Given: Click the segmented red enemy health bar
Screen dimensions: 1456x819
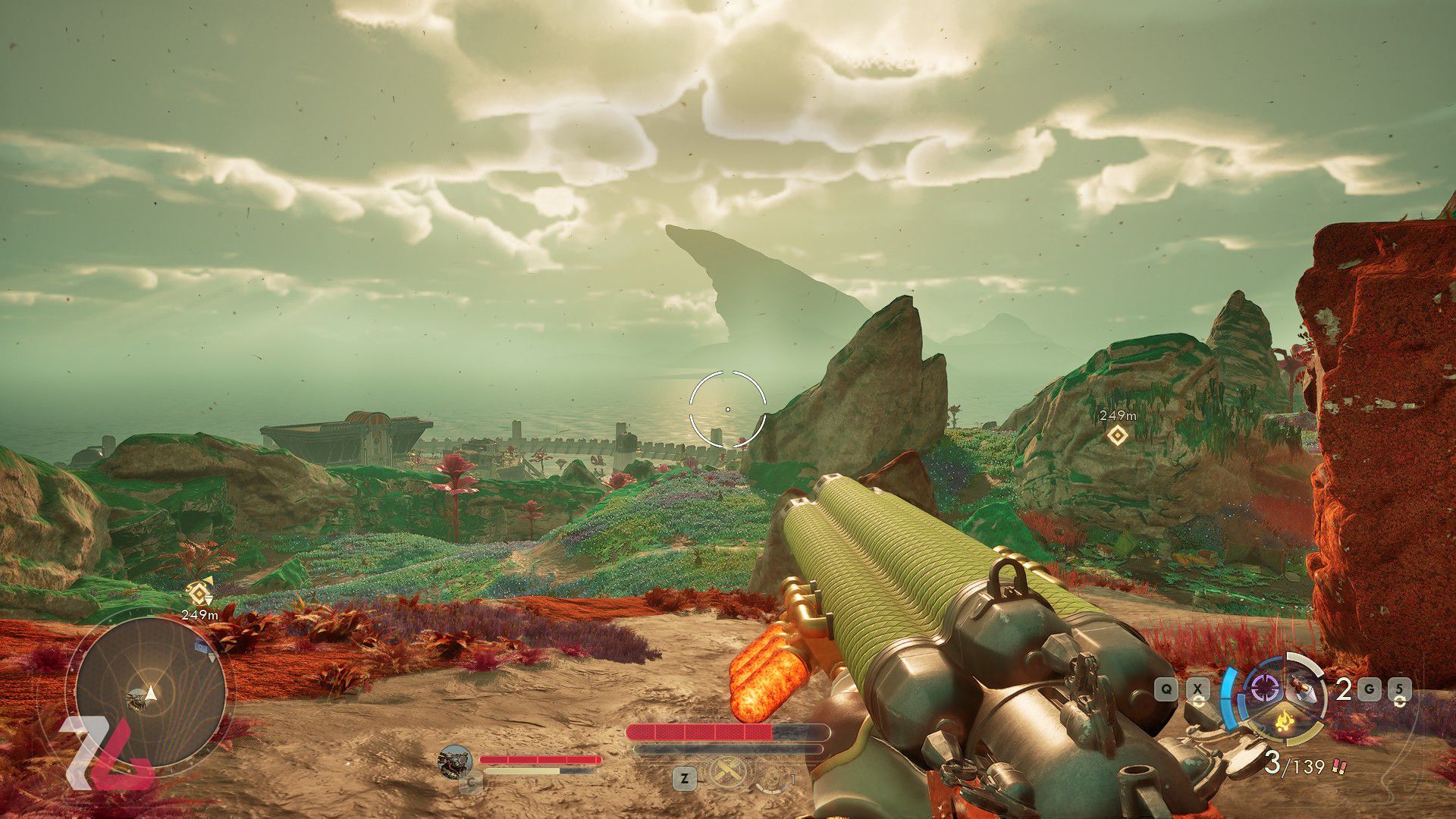Looking at the screenshot, I should coord(699,731).
